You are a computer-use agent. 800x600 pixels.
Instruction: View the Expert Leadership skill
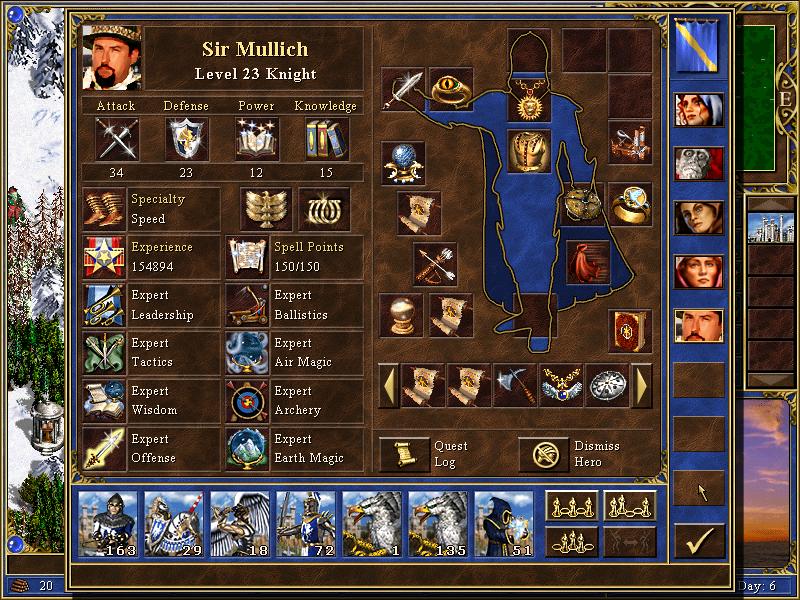(x=104, y=305)
